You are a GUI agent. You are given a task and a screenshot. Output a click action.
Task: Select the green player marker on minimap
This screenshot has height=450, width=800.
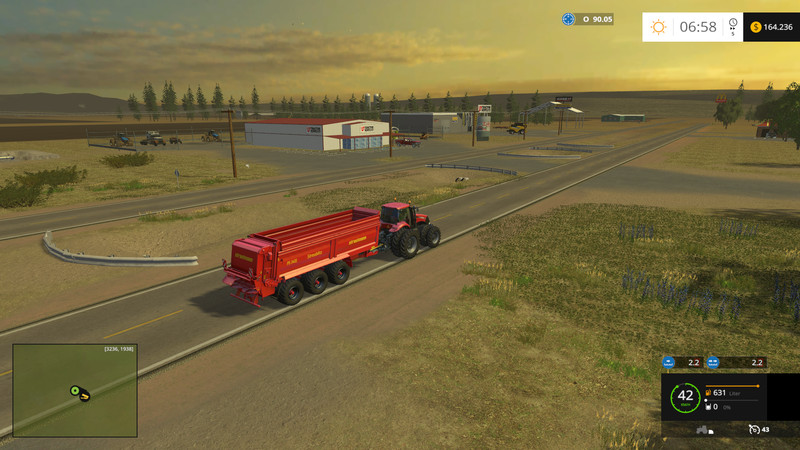pos(74,390)
